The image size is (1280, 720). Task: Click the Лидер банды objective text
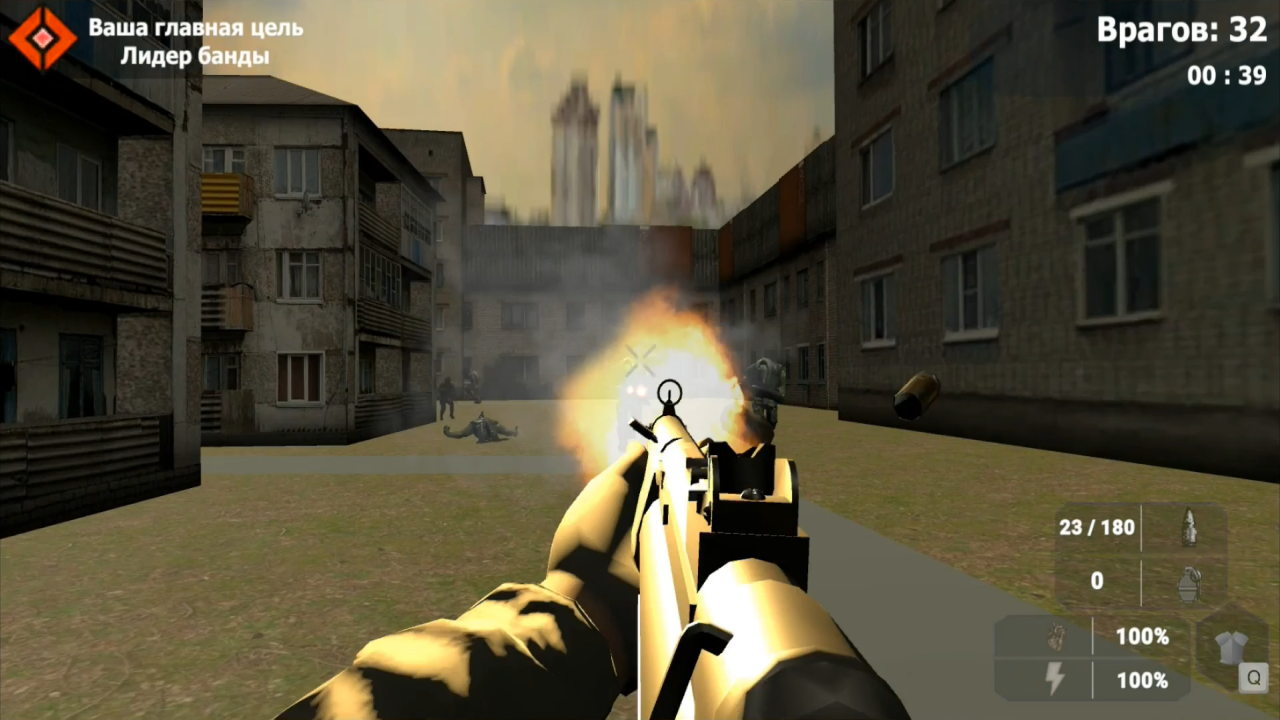coord(196,56)
